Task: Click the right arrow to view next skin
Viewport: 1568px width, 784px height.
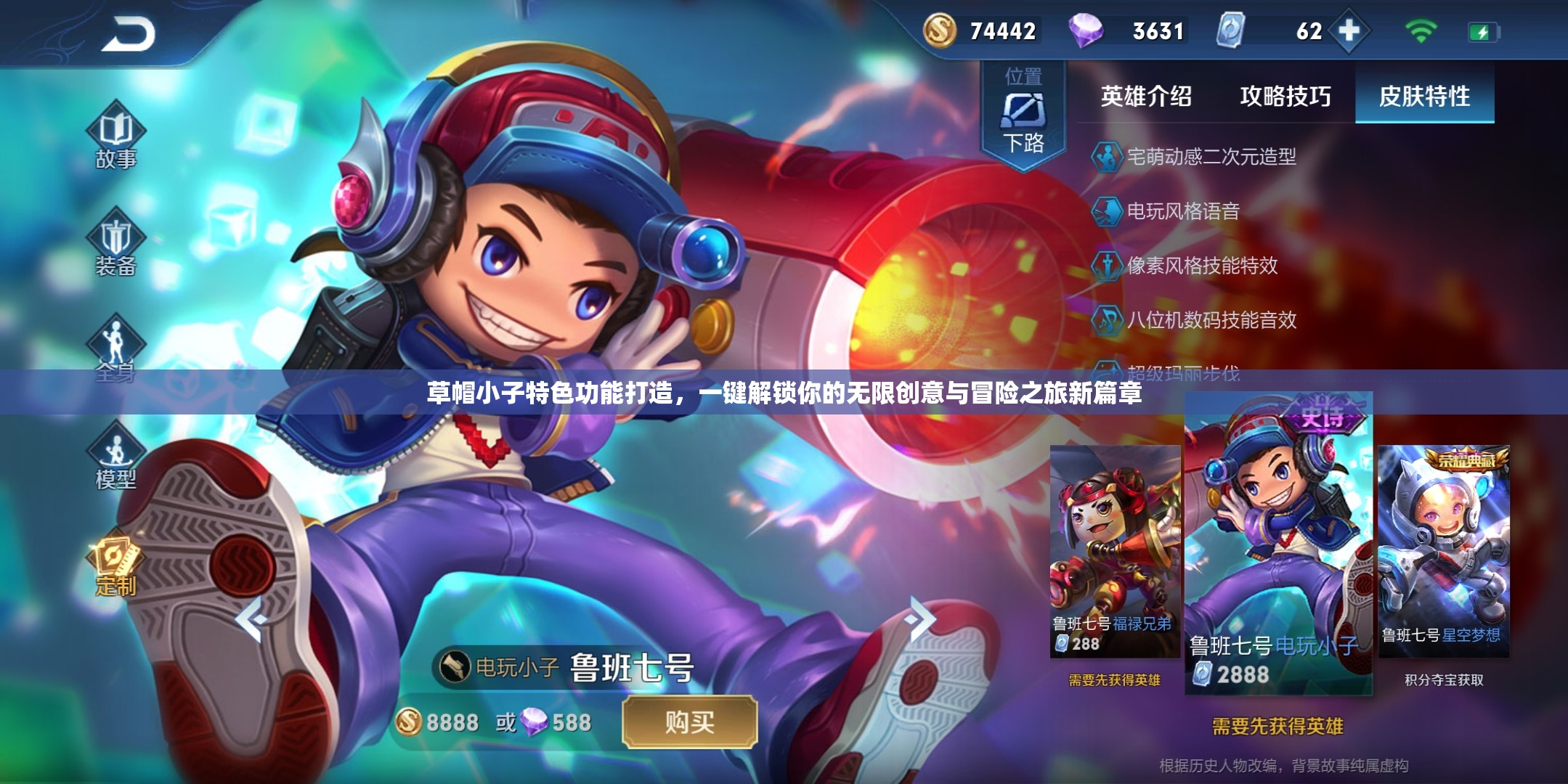Action: pyautogui.click(x=919, y=619)
